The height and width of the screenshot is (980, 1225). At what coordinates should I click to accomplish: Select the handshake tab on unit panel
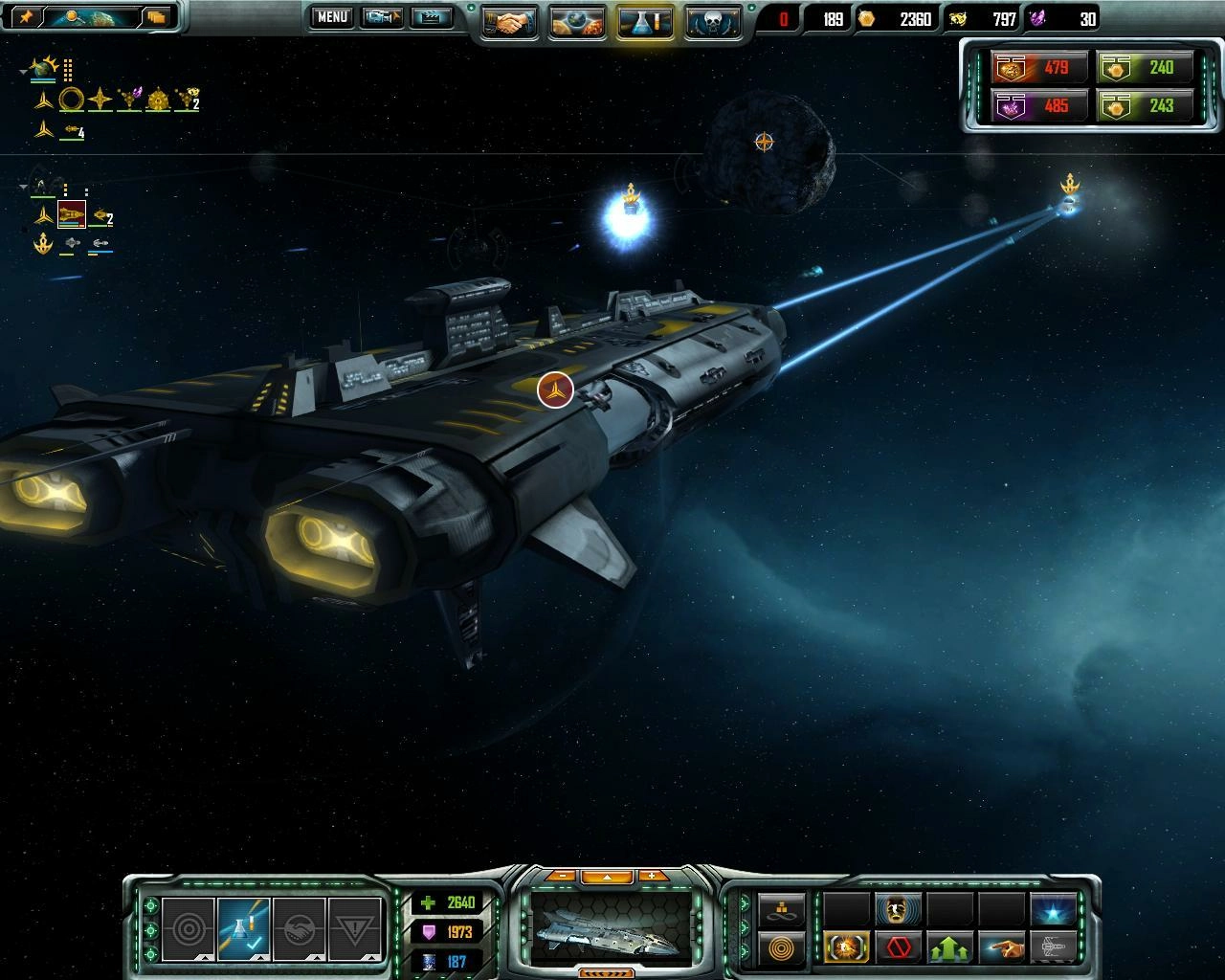299,927
